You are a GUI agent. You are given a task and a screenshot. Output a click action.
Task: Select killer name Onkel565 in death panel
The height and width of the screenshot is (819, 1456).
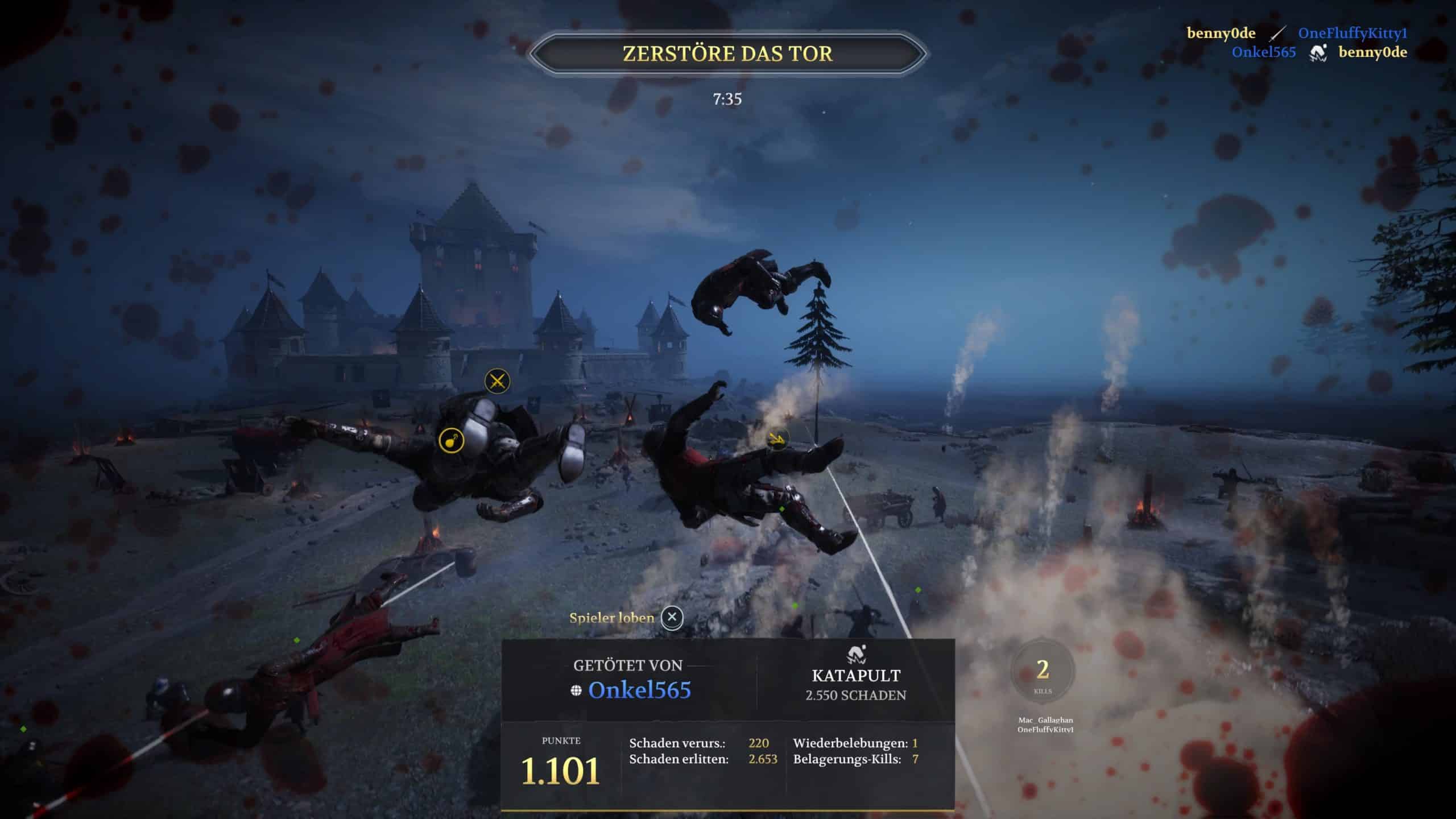[x=639, y=690]
